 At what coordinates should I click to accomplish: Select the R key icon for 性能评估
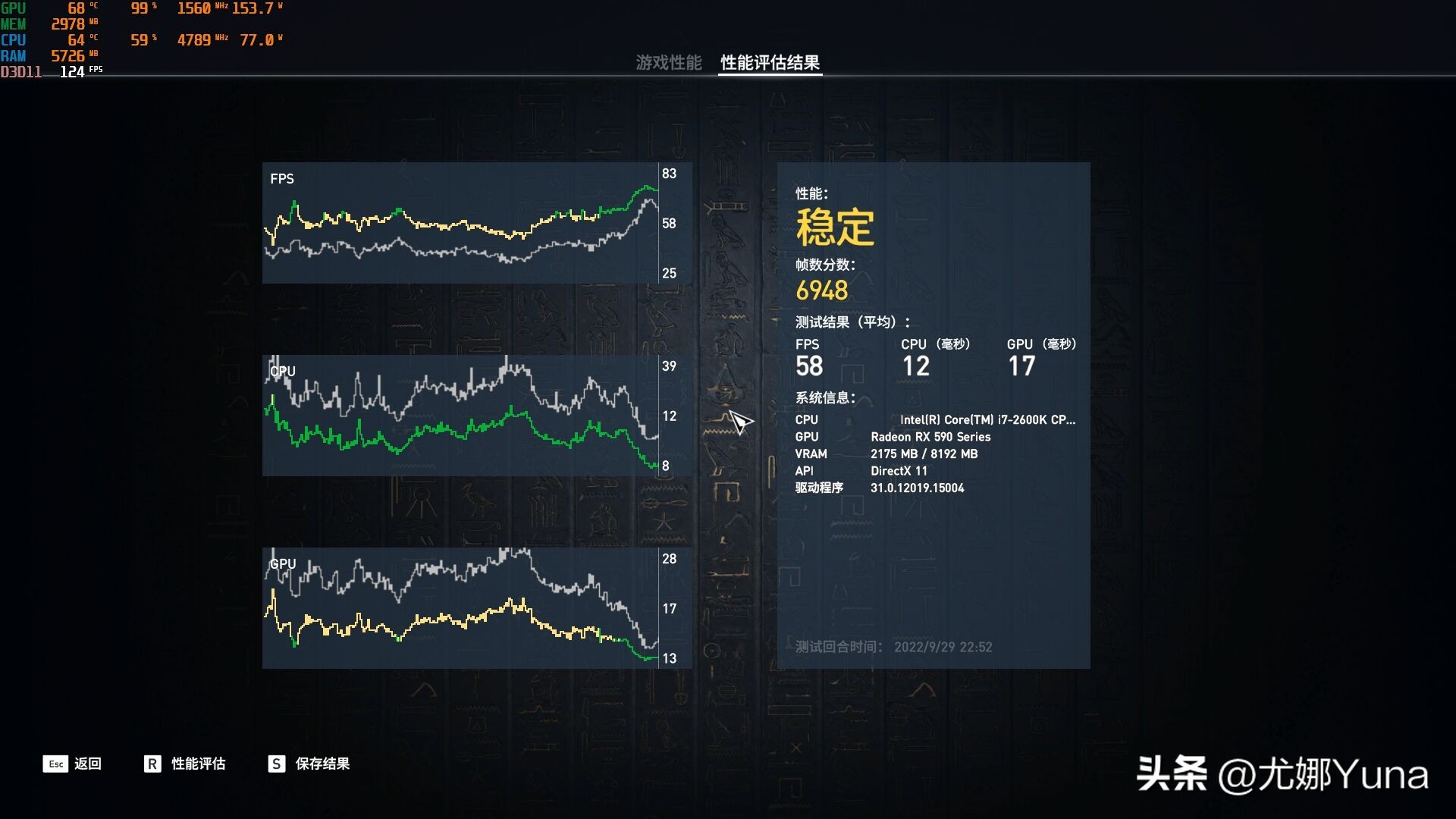tap(151, 764)
